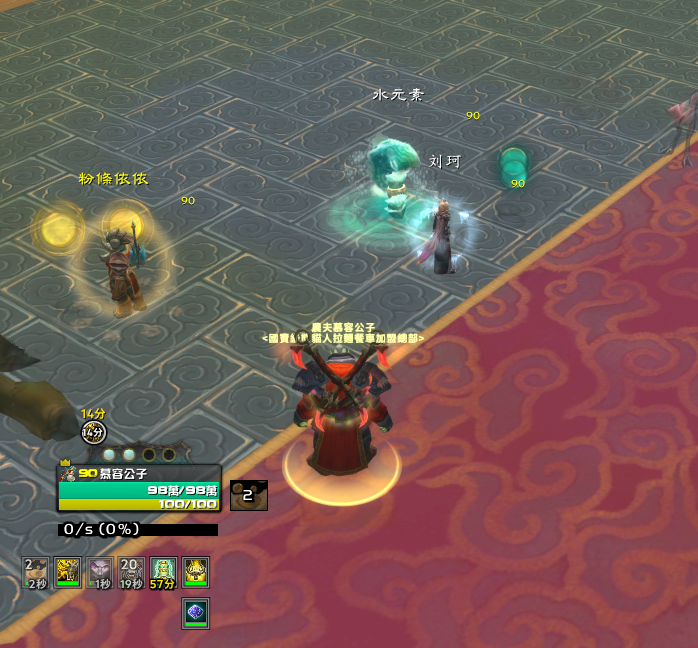Click the brown stack icon beside the health bar
Viewport: 698px width, 648px height.
[x=248, y=494]
